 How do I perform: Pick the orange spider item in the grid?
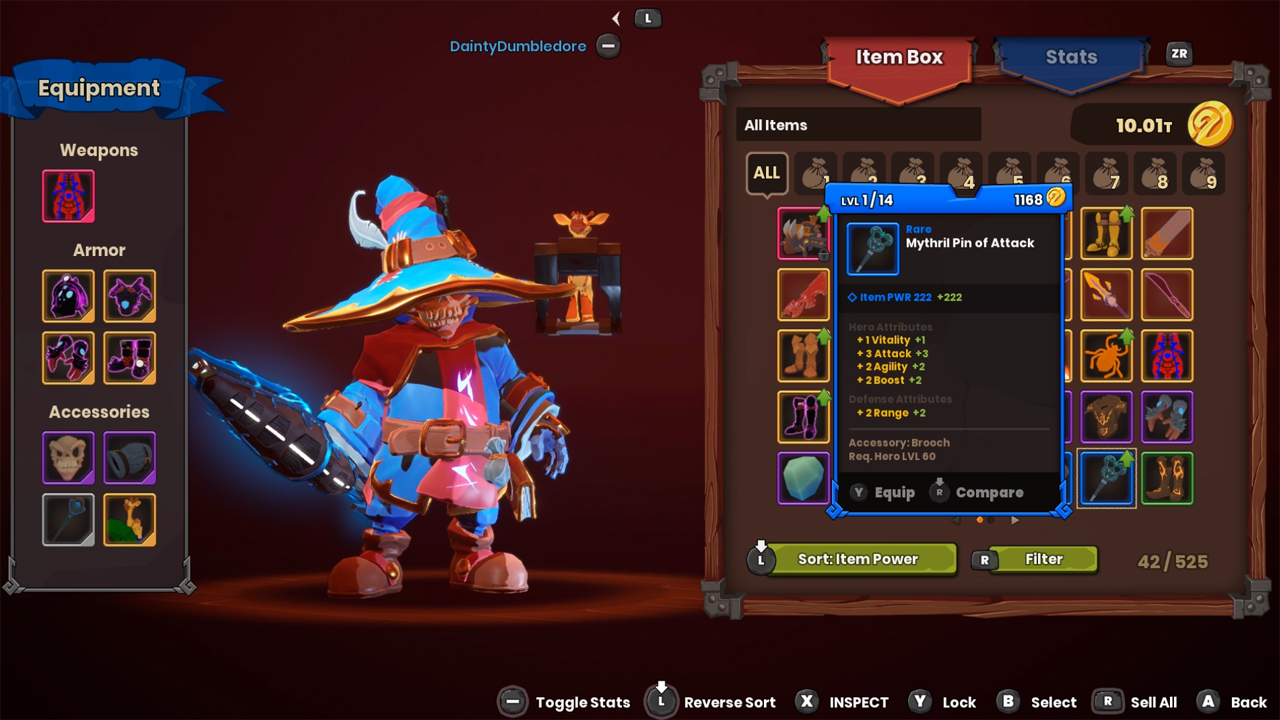pos(1106,356)
